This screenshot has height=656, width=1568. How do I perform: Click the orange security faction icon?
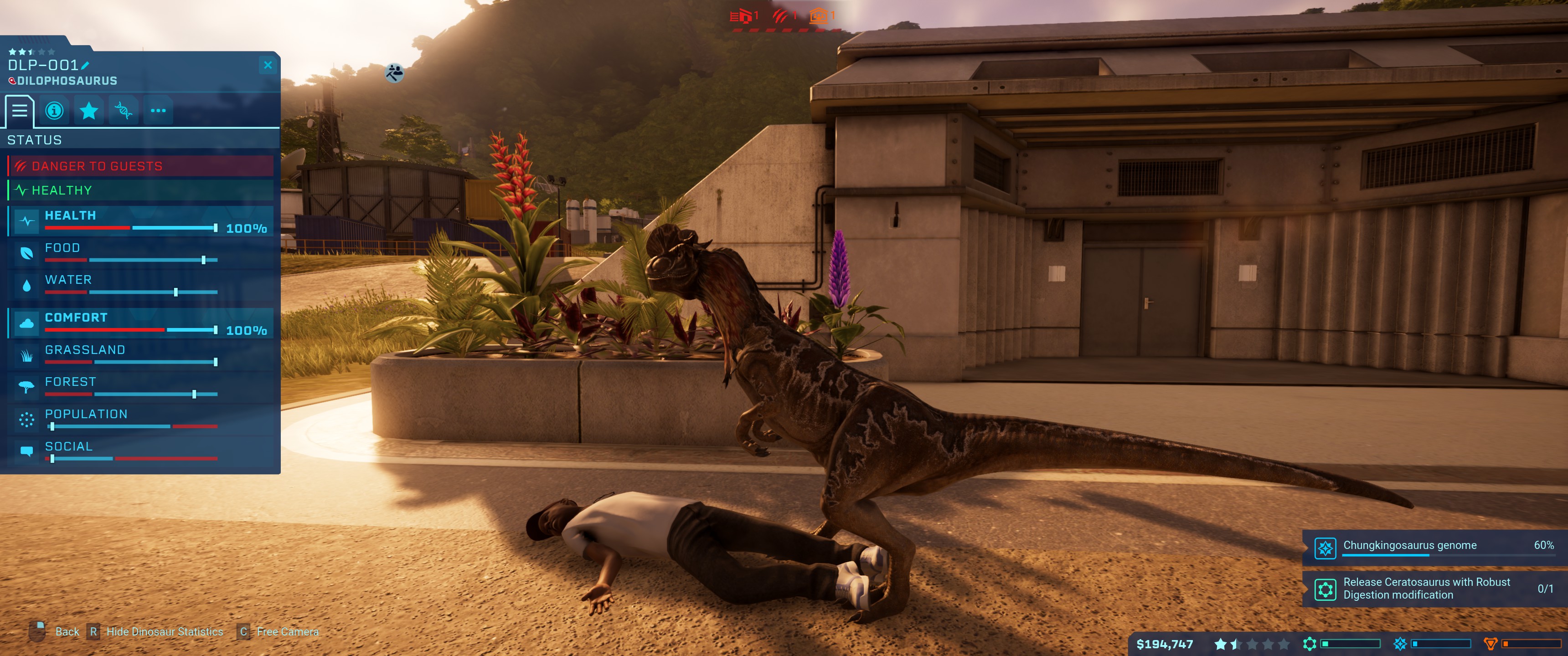tap(1491, 644)
